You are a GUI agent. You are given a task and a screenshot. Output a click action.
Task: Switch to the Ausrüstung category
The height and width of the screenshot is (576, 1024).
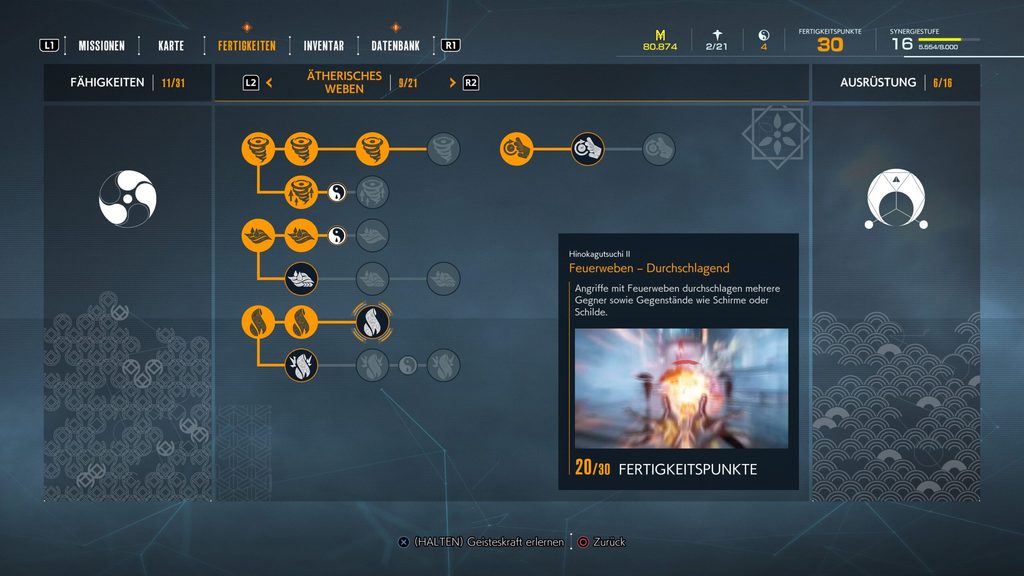(878, 83)
